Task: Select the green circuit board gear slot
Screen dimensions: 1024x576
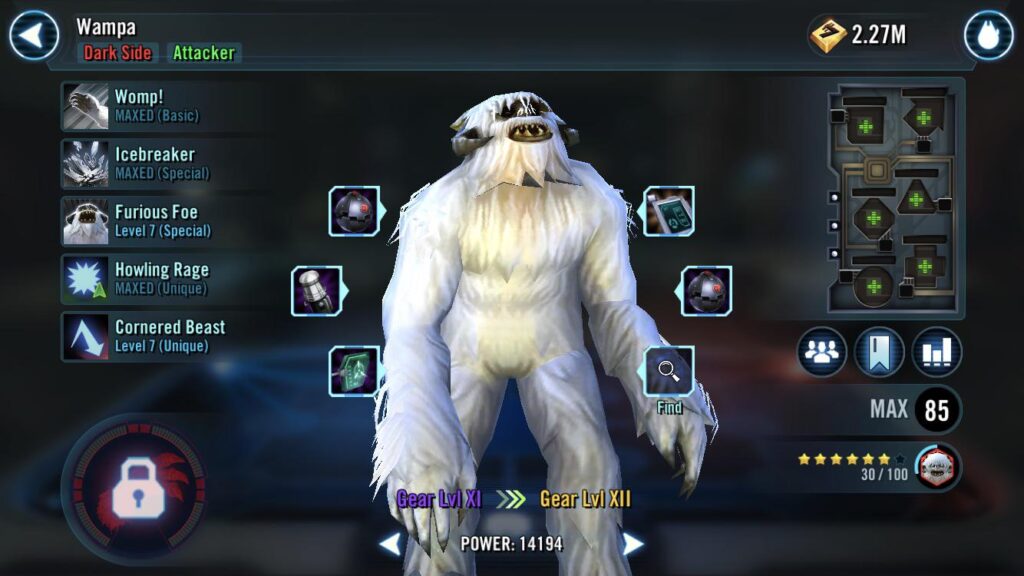Action: click(x=353, y=371)
